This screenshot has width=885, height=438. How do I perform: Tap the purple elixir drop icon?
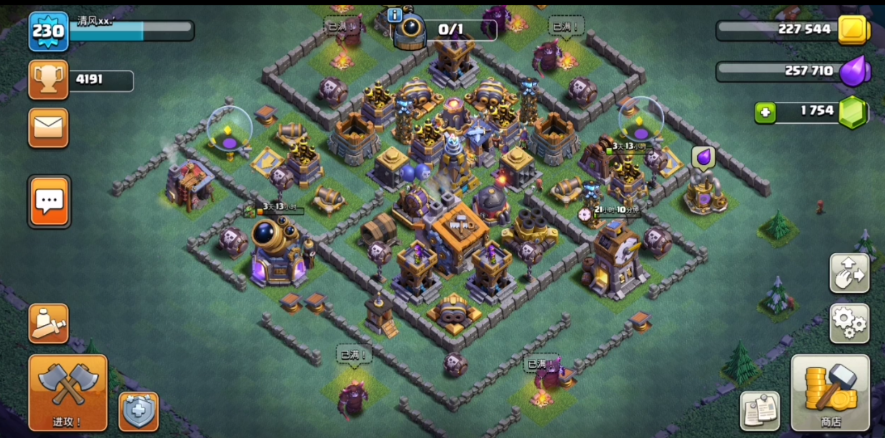coord(852,71)
